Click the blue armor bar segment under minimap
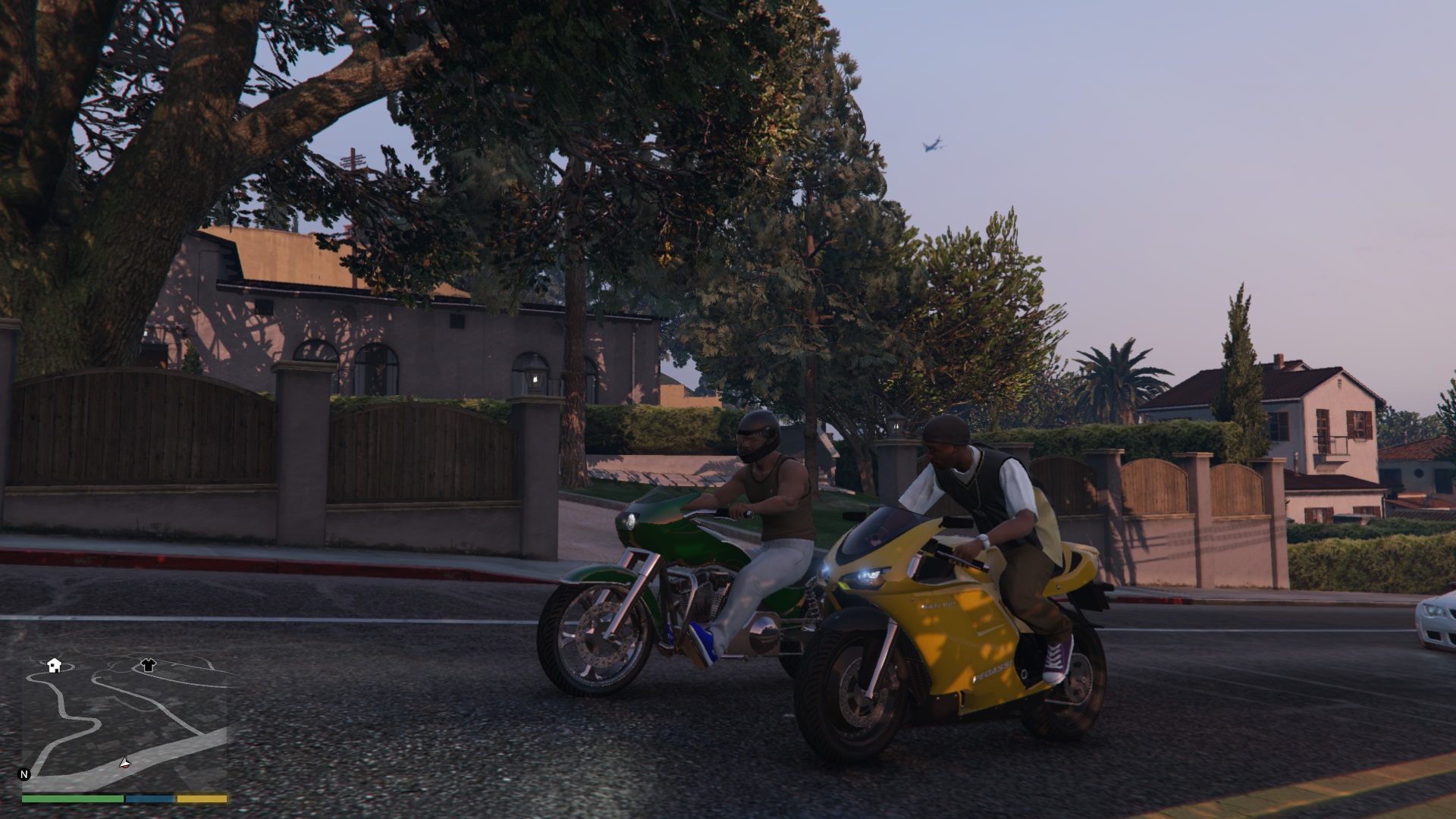The height and width of the screenshot is (819, 1456). click(x=149, y=799)
